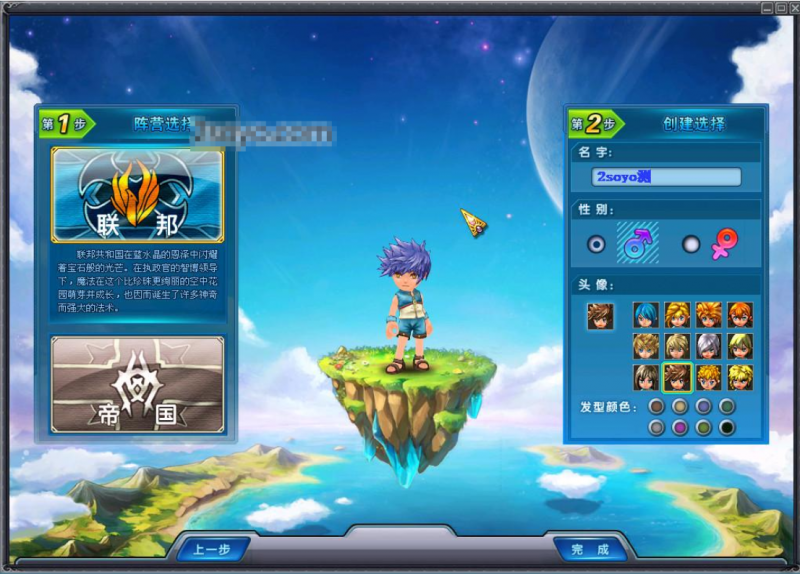Choose the magenta hair color swatch
The width and height of the screenshot is (800, 574).
[x=680, y=427]
